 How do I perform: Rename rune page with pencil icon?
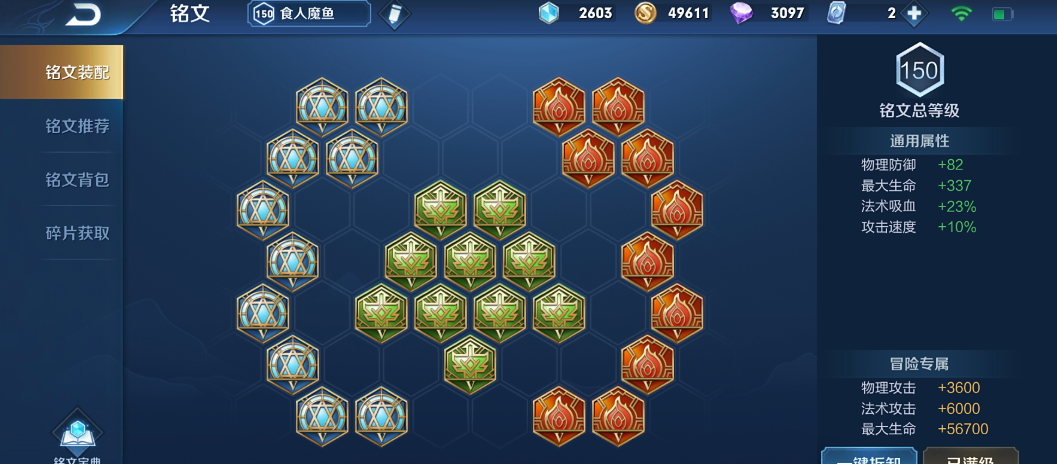[x=395, y=14]
